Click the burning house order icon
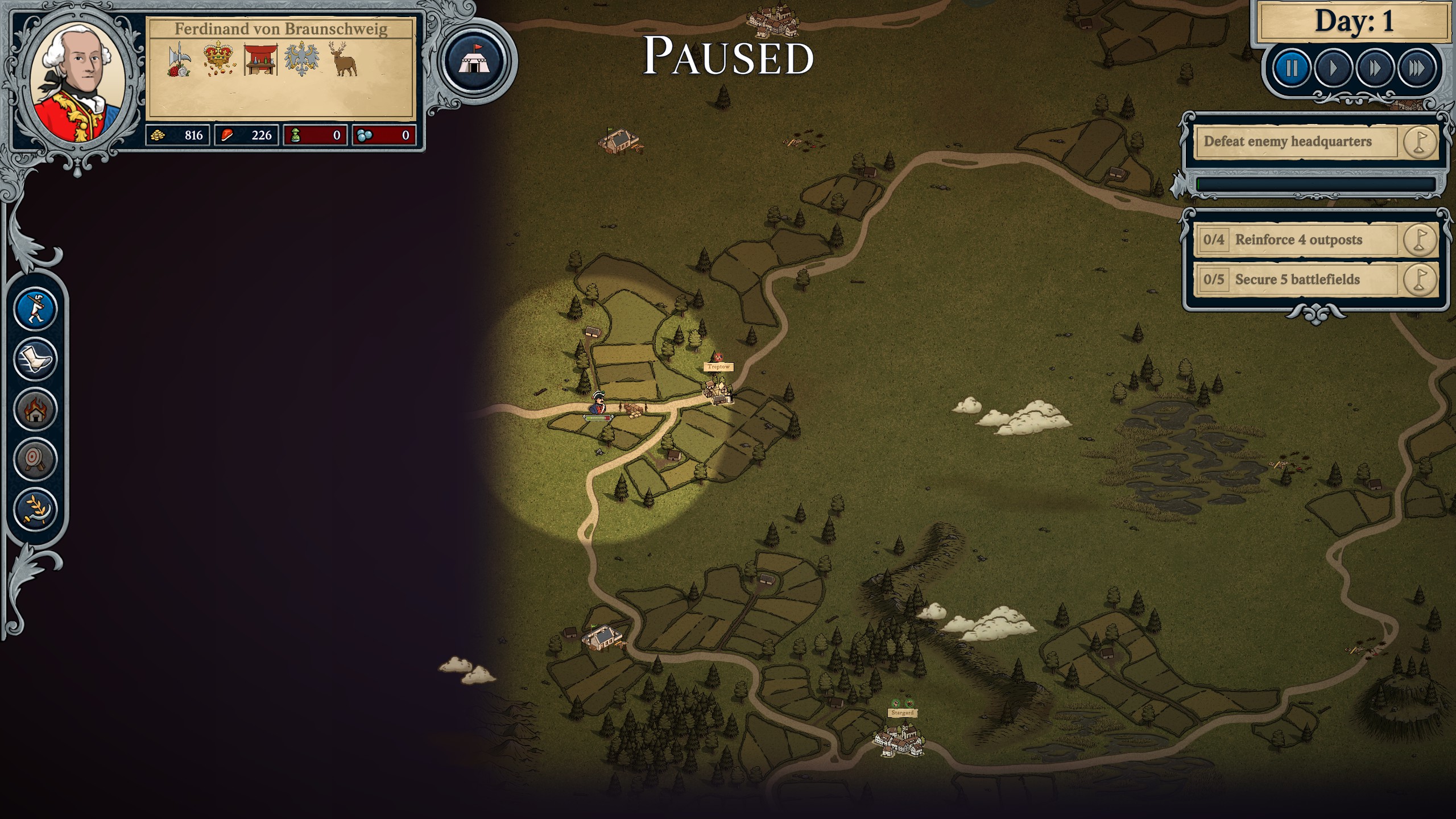Image resolution: width=1456 pixels, height=819 pixels. pyautogui.click(x=35, y=409)
